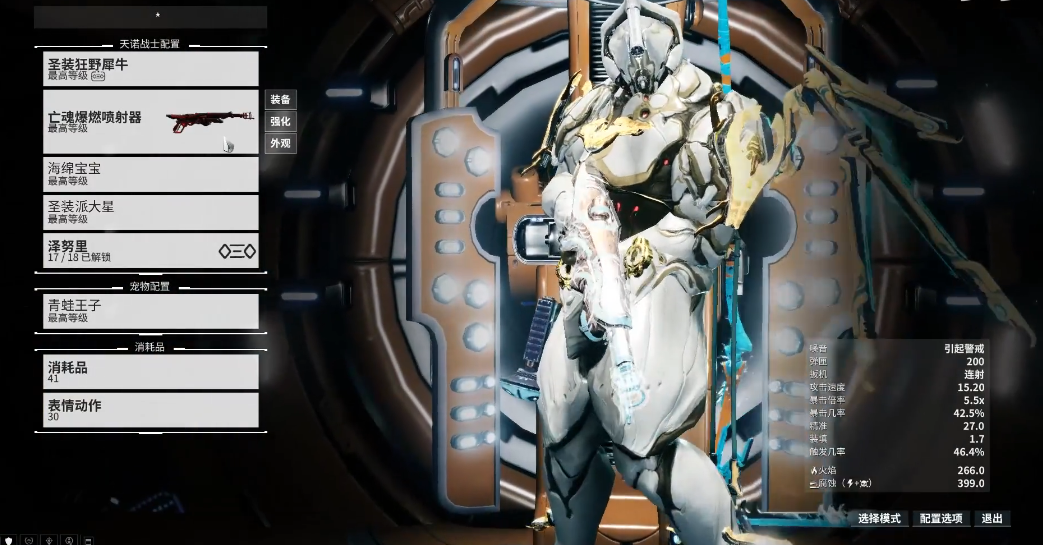Open the 强化 upgrade button
1043x545 pixels.
pyautogui.click(x=280, y=122)
